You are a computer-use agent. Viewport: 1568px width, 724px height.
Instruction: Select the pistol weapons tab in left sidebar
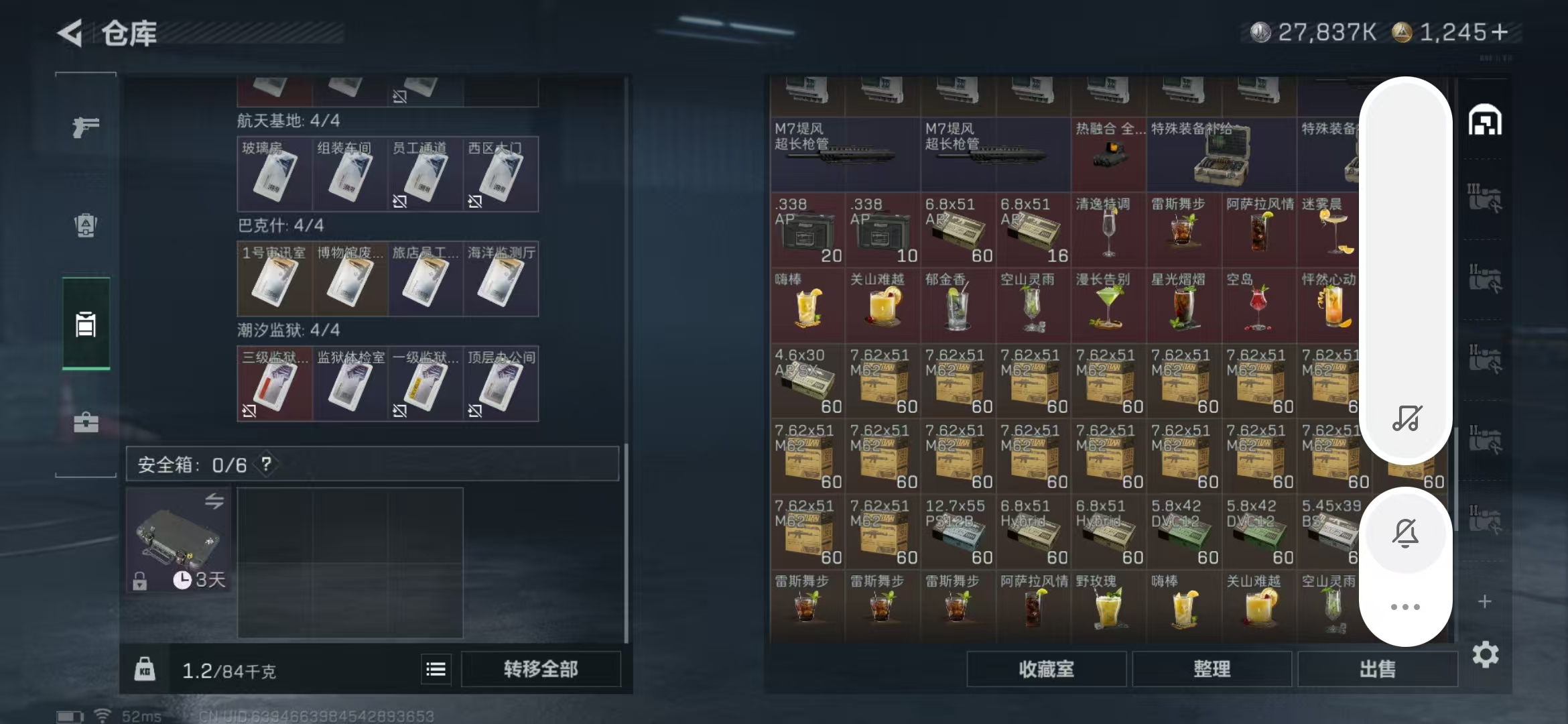pos(85,127)
